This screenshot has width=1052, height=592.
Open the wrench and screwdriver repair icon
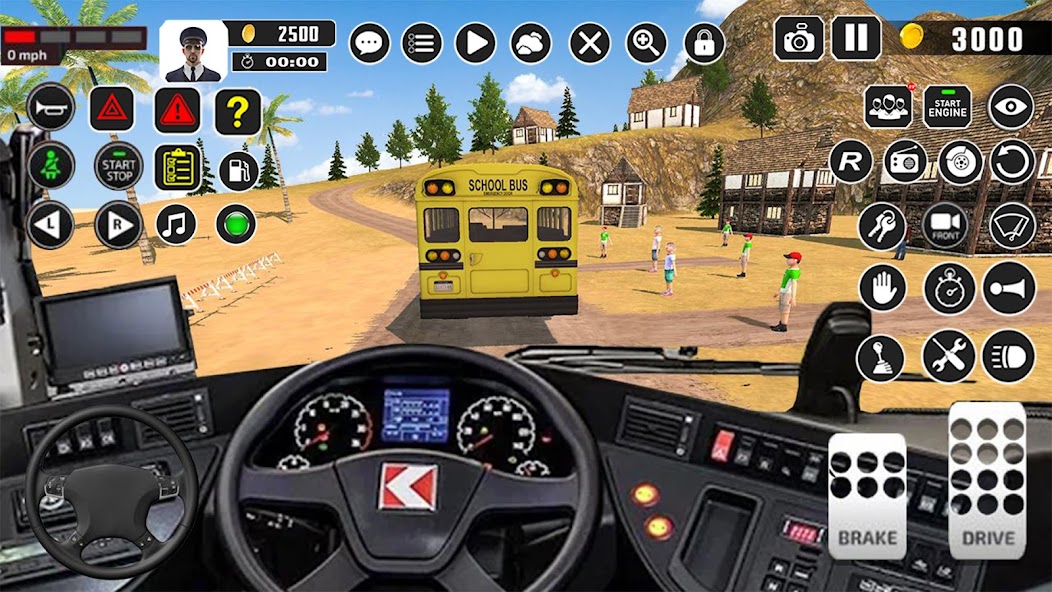(x=948, y=357)
